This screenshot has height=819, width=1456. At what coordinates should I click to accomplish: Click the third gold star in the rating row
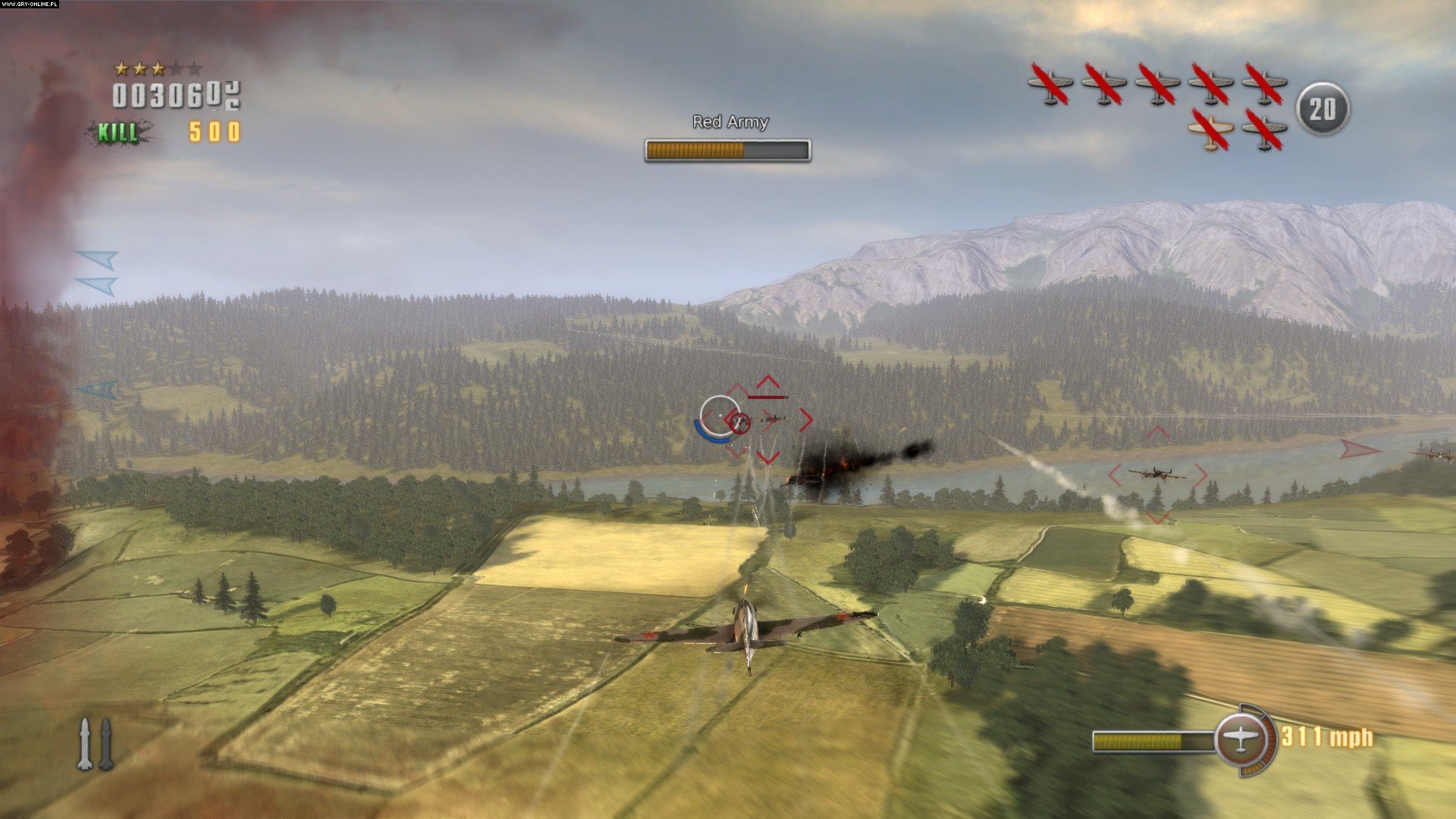[x=157, y=69]
